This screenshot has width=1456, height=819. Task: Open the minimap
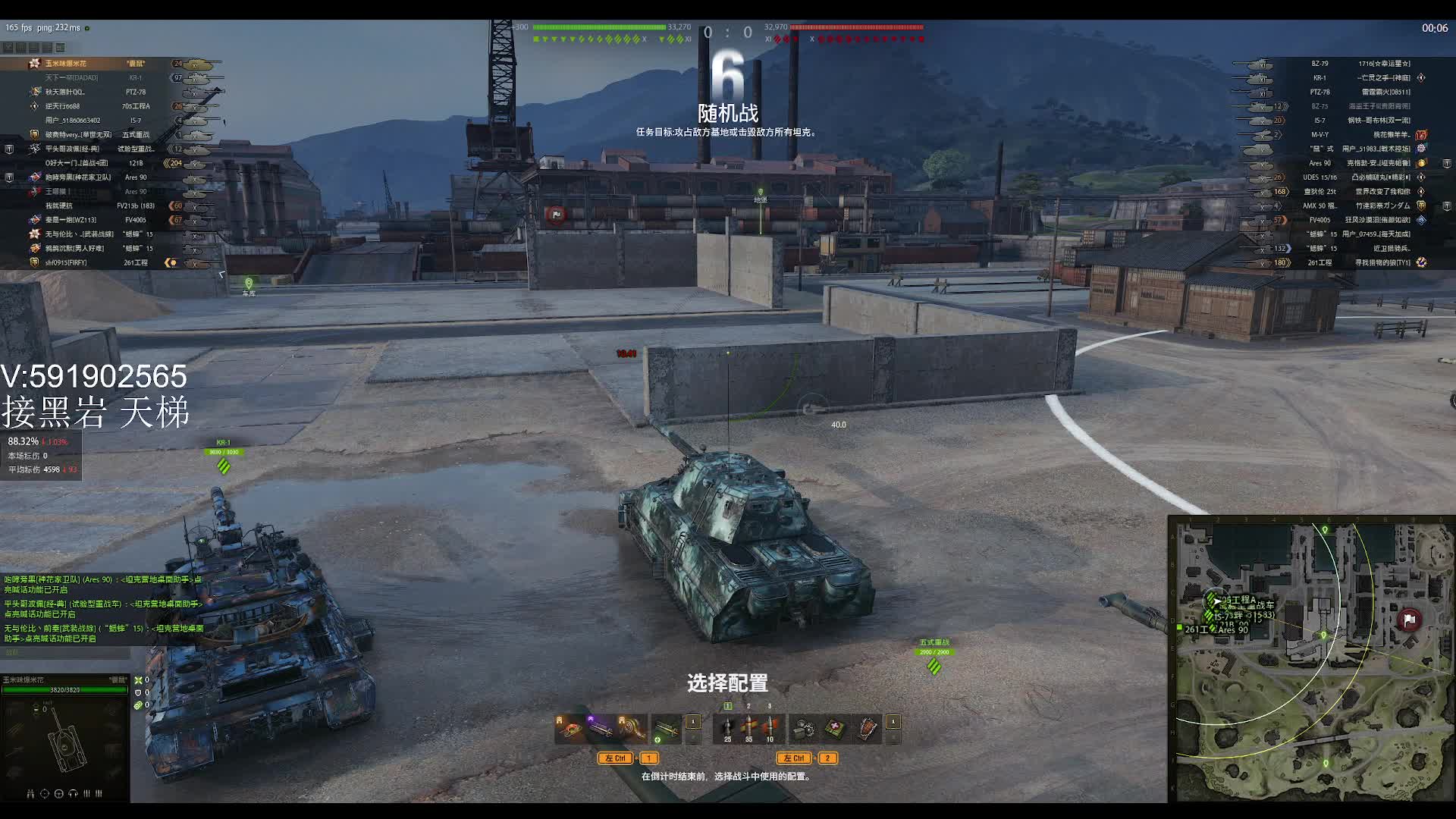point(1311,659)
